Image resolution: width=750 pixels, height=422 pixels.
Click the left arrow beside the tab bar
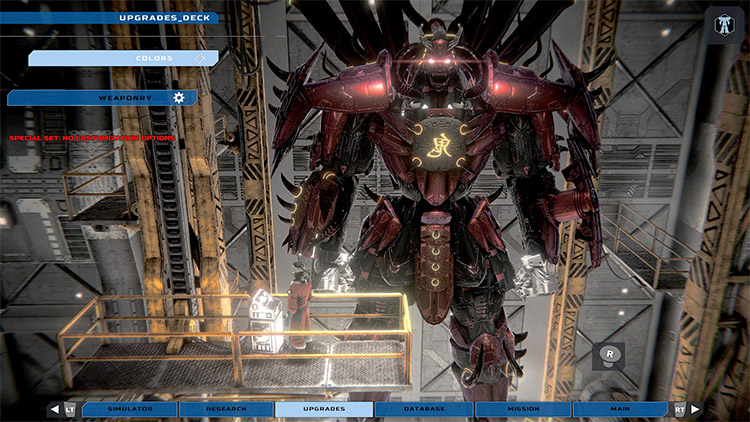54,409
